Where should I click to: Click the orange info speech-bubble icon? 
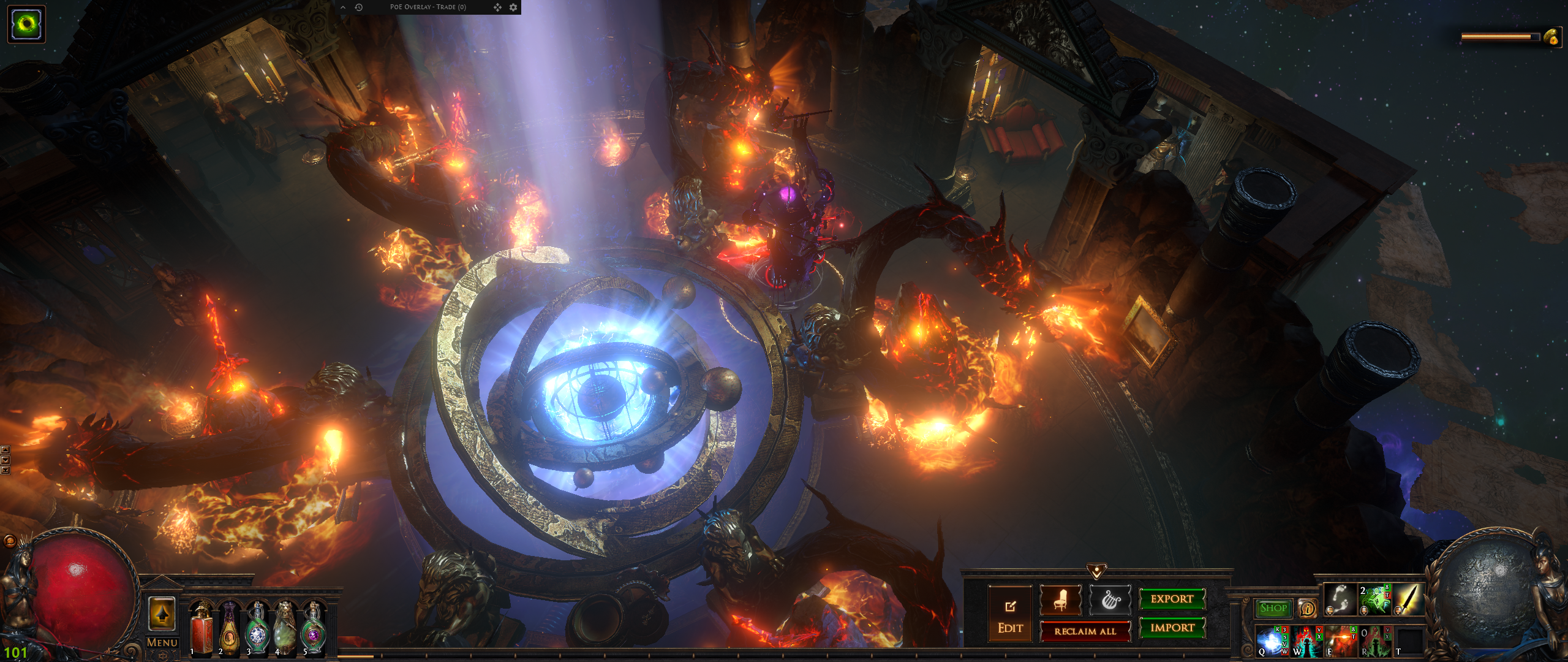click(x=1306, y=608)
